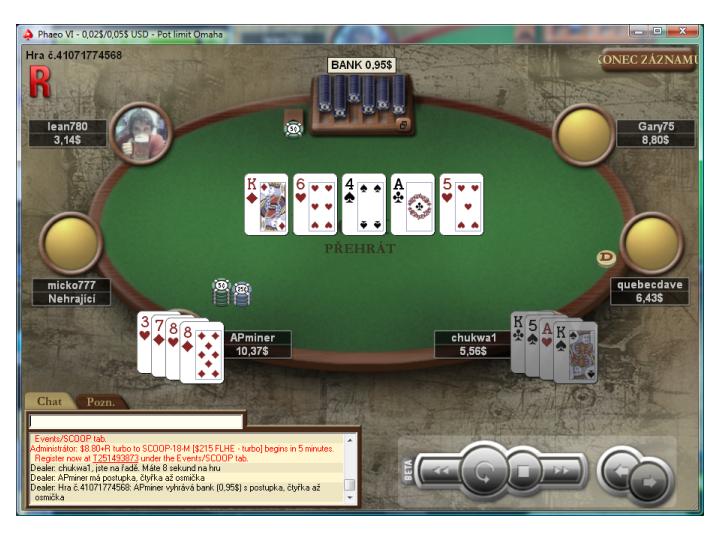Minimize the poker table window
The height and width of the screenshot is (540, 720).
[x=637, y=33]
